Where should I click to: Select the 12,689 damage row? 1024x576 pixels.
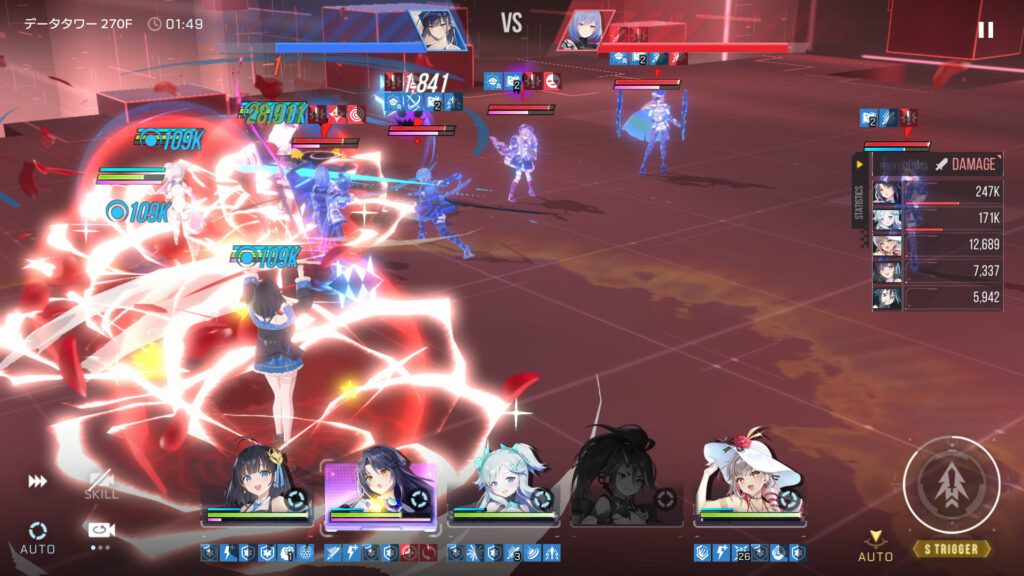[x=938, y=245]
